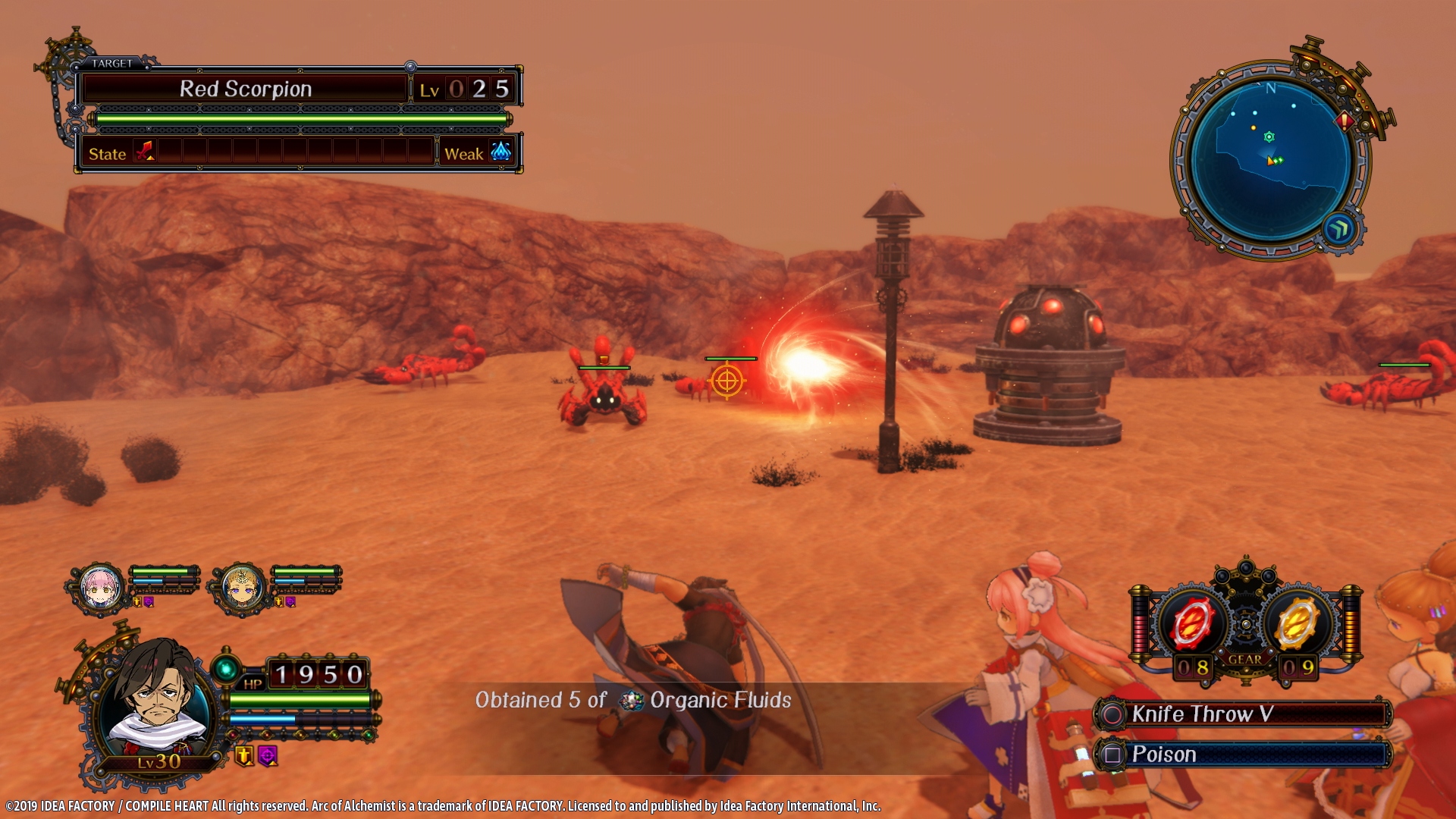Activate the yellow gear orb

(x=1298, y=624)
